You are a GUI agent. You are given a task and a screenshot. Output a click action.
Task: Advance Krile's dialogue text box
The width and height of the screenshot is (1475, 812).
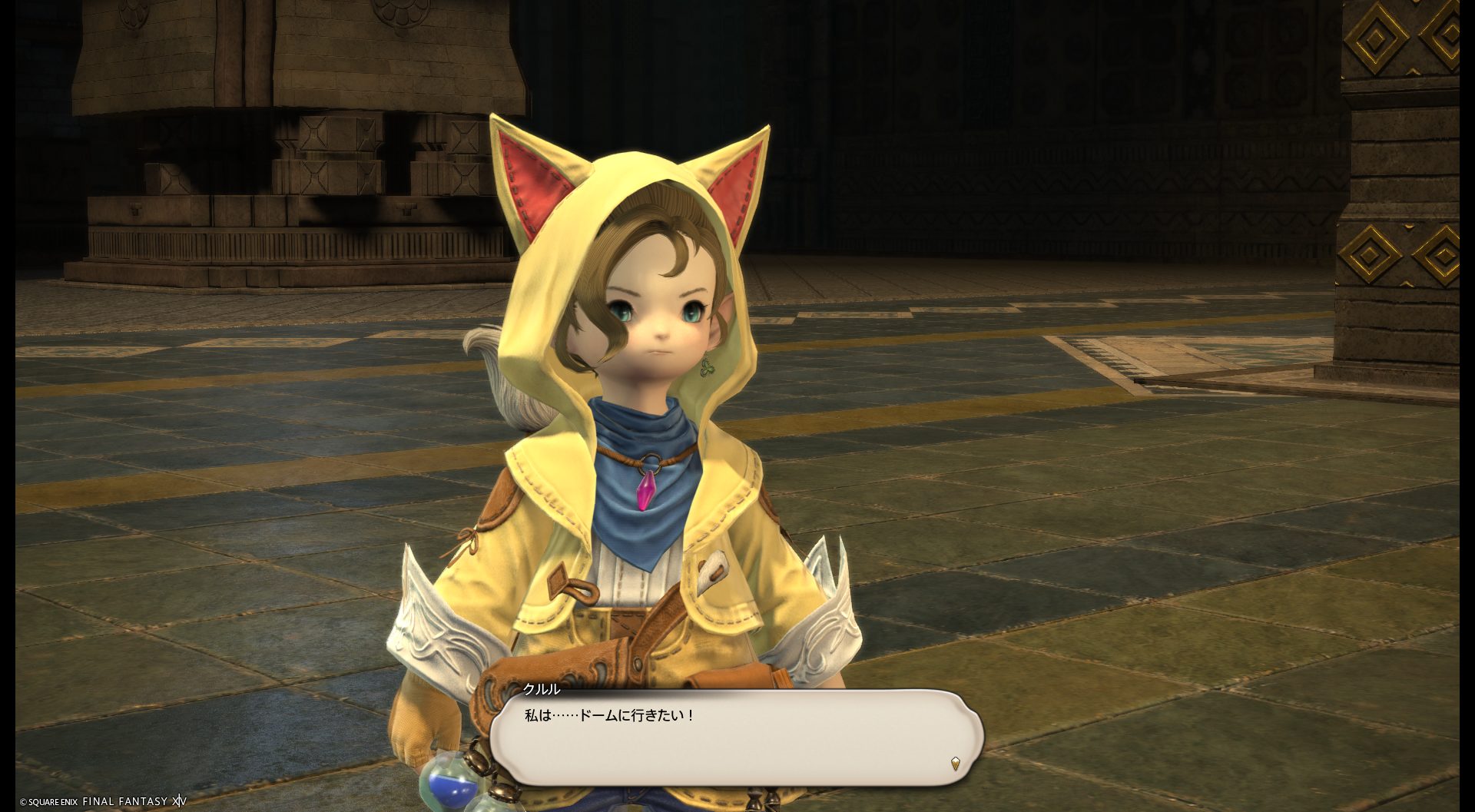tap(736, 736)
